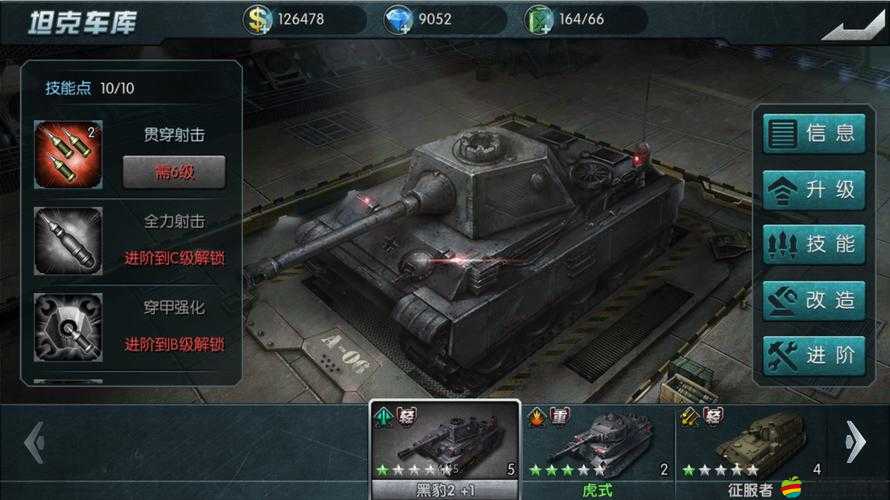
Task: Choose the 黑豹2 tank card
Action: 445,450
